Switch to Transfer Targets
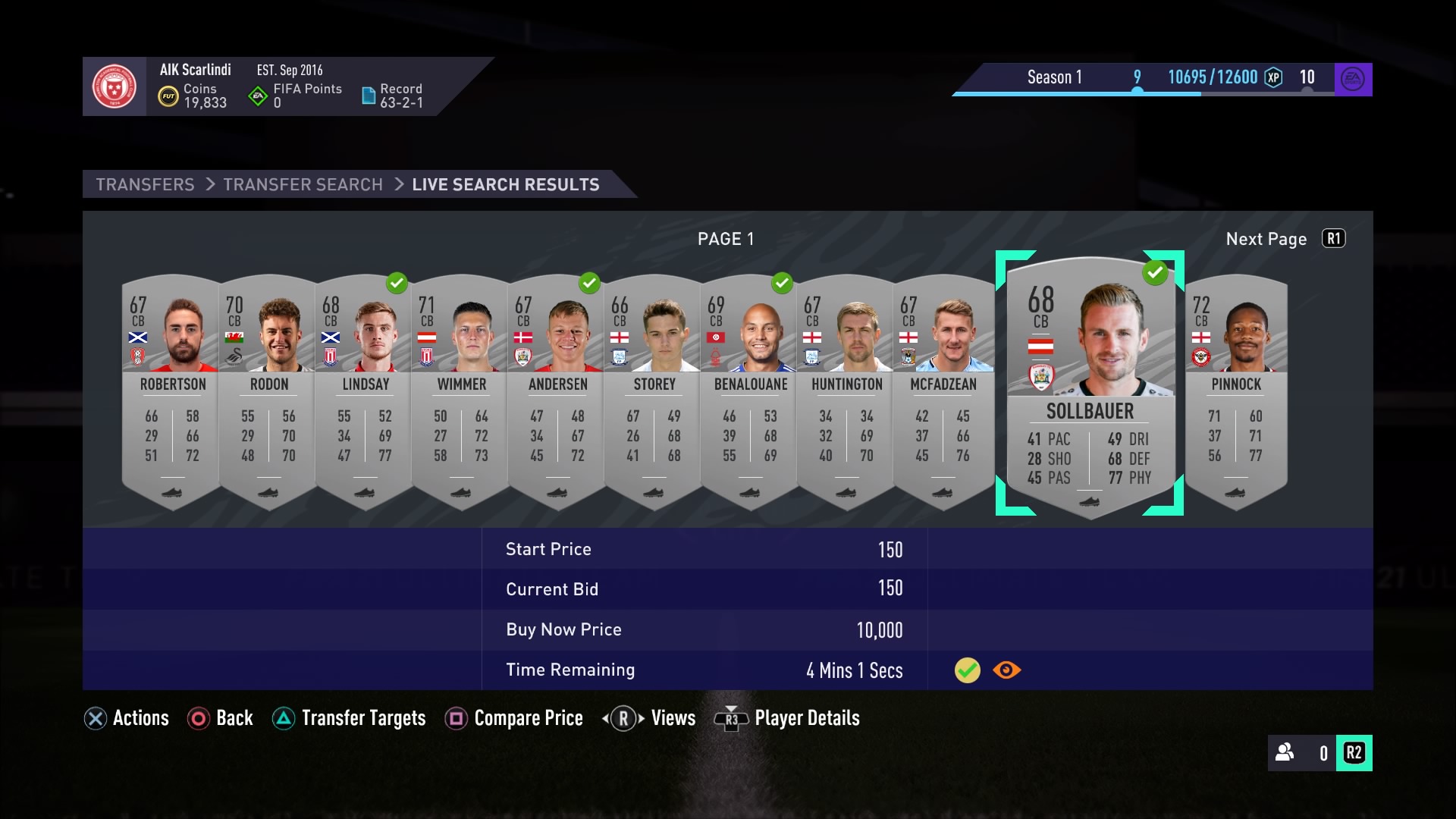 tap(349, 718)
